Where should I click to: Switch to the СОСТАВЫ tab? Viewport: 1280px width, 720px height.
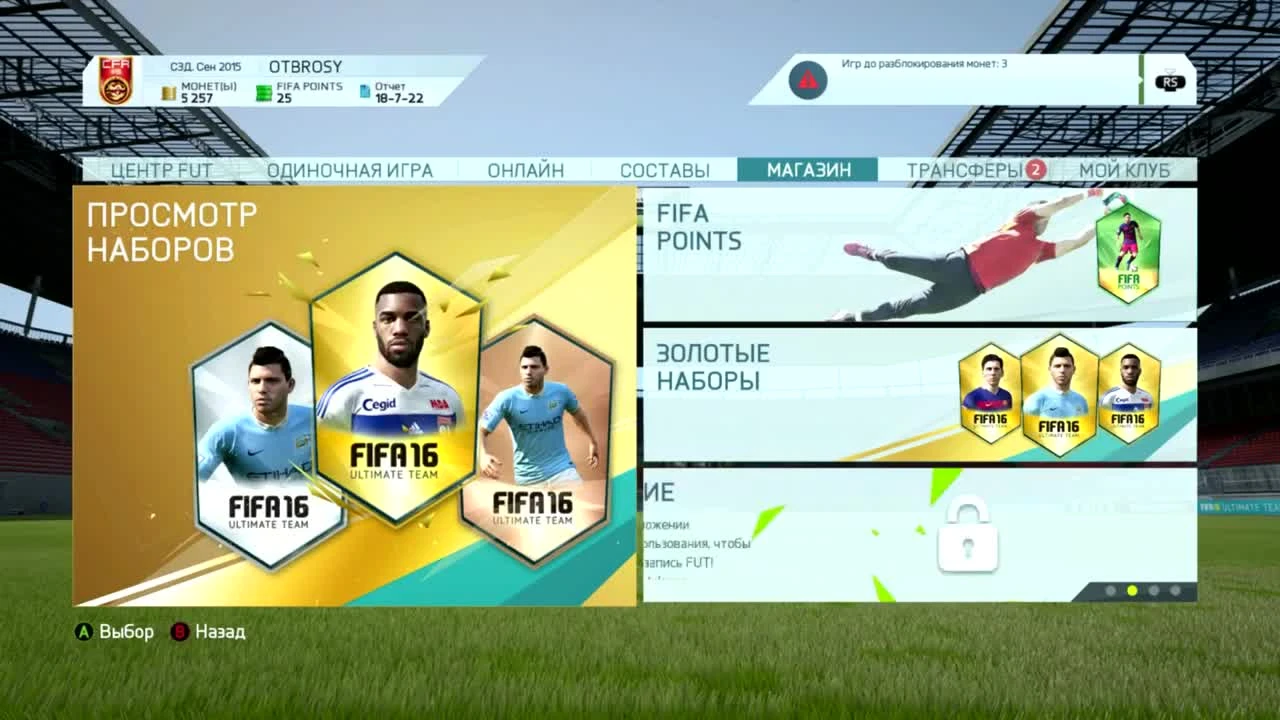point(665,170)
